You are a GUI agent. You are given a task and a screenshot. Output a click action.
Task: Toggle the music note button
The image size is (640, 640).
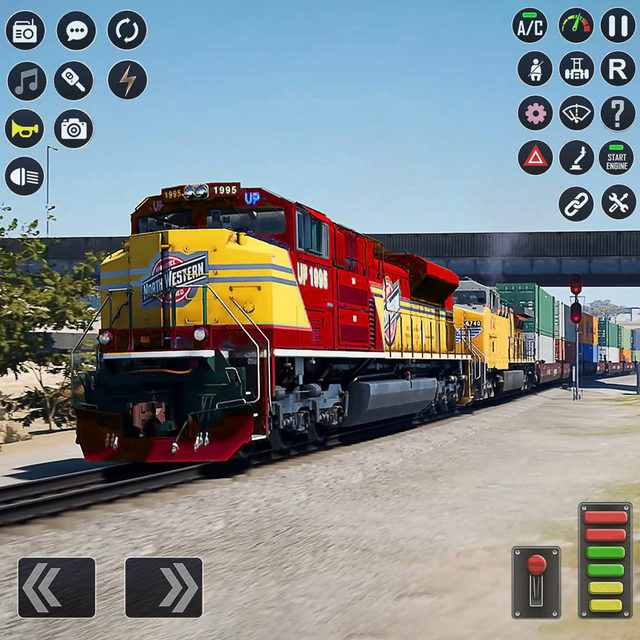(27, 80)
